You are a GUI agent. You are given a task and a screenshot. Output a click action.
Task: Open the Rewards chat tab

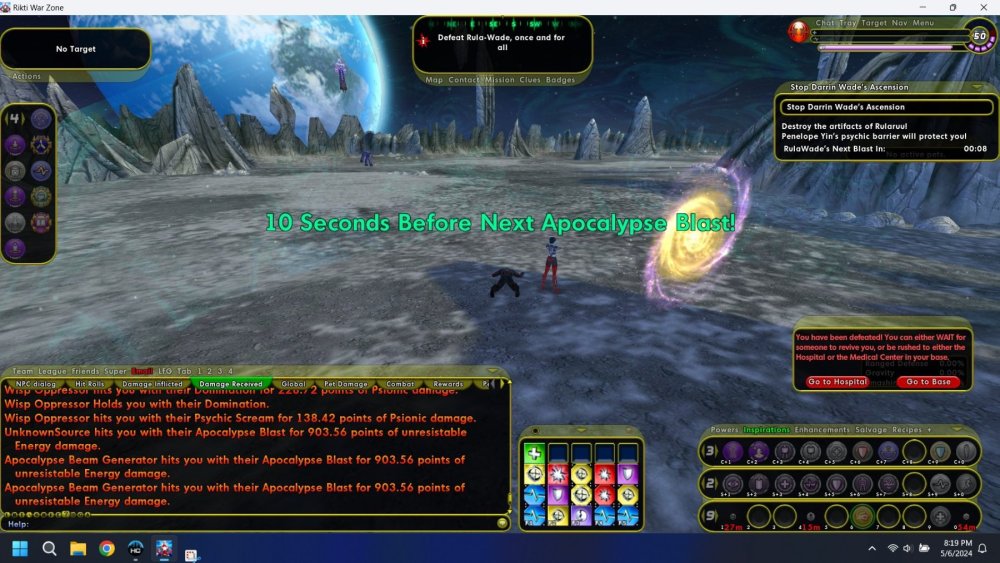448,383
